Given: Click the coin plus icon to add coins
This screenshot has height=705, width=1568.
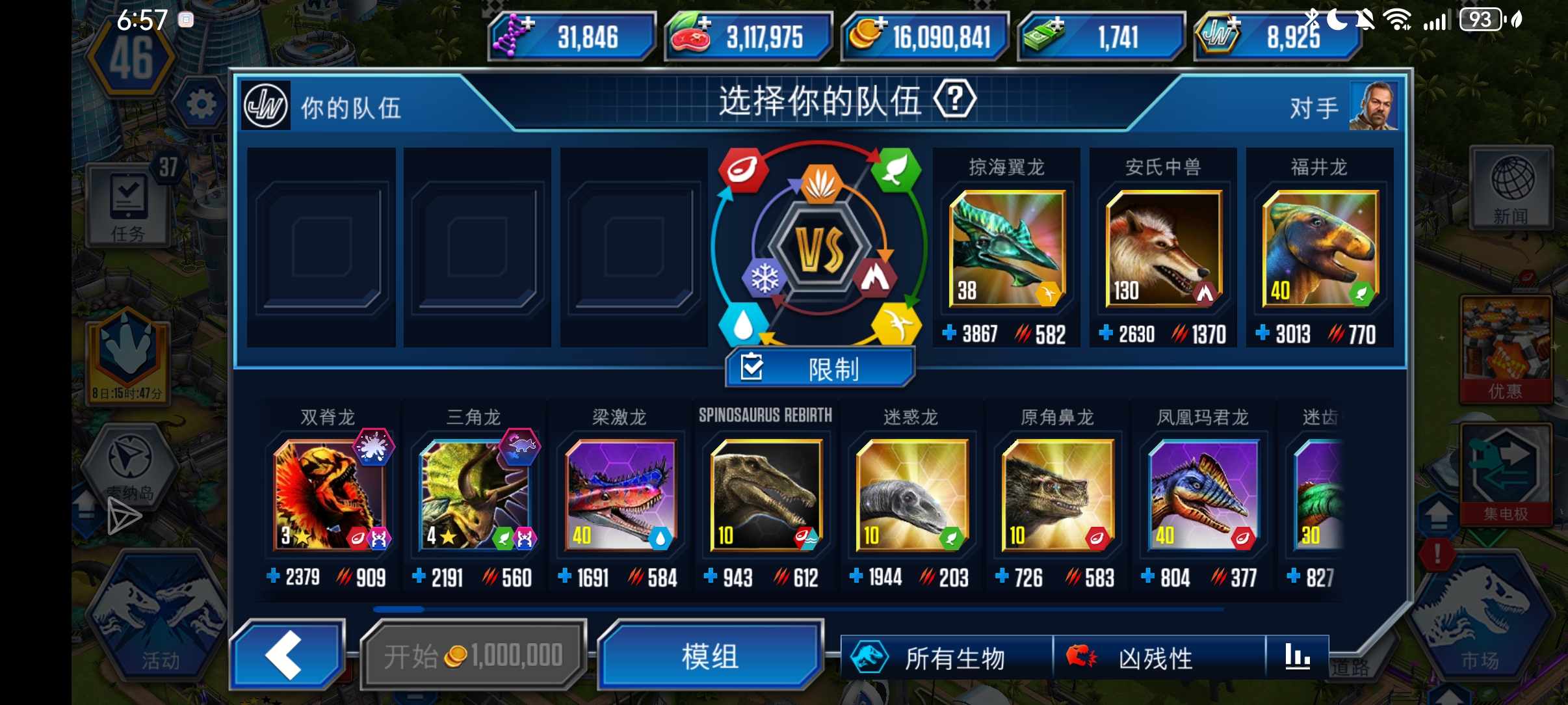Looking at the screenshot, I should pyautogui.click(x=878, y=27).
